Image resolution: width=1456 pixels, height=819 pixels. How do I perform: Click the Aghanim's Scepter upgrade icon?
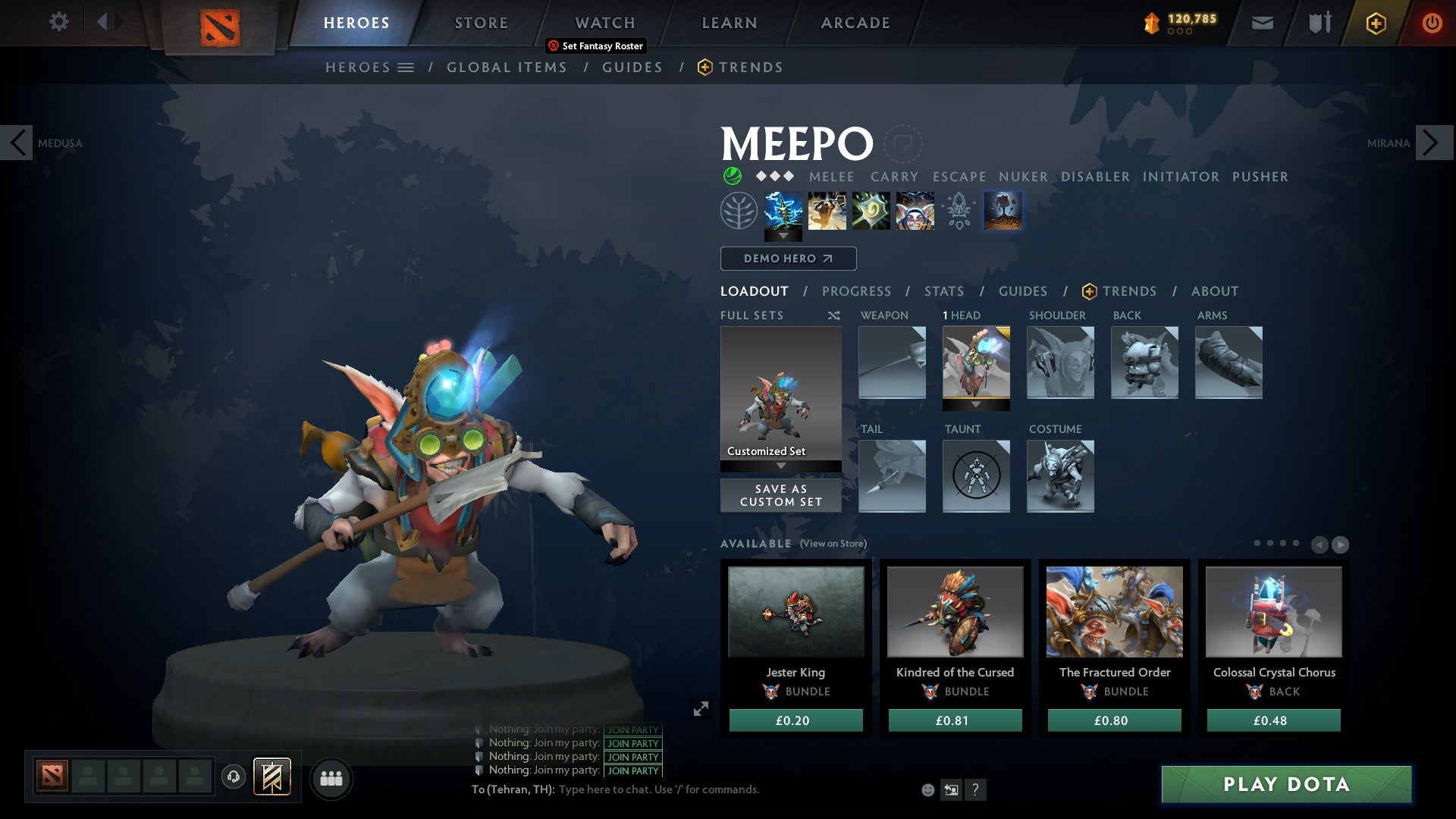click(957, 210)
